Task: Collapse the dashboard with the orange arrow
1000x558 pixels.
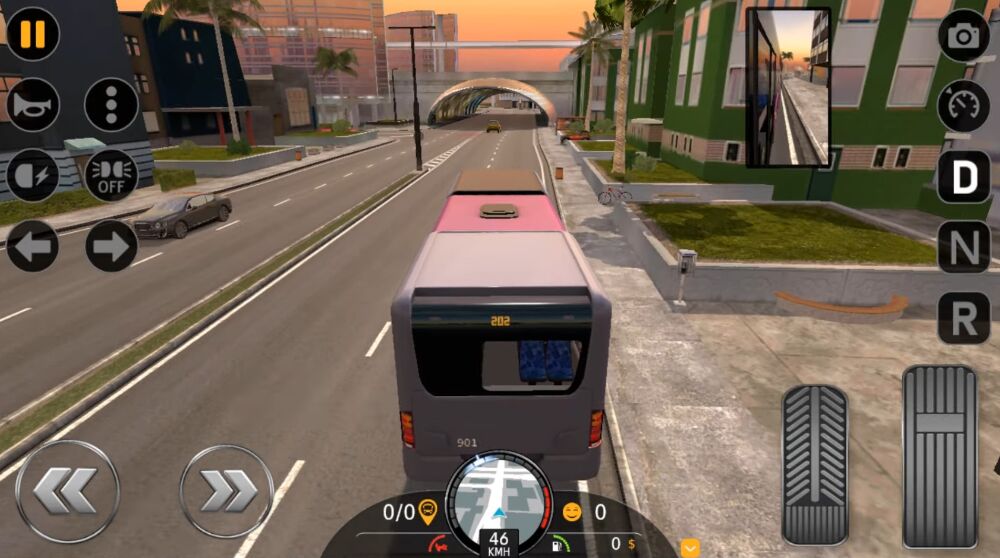Action: (x=690, y=547)
